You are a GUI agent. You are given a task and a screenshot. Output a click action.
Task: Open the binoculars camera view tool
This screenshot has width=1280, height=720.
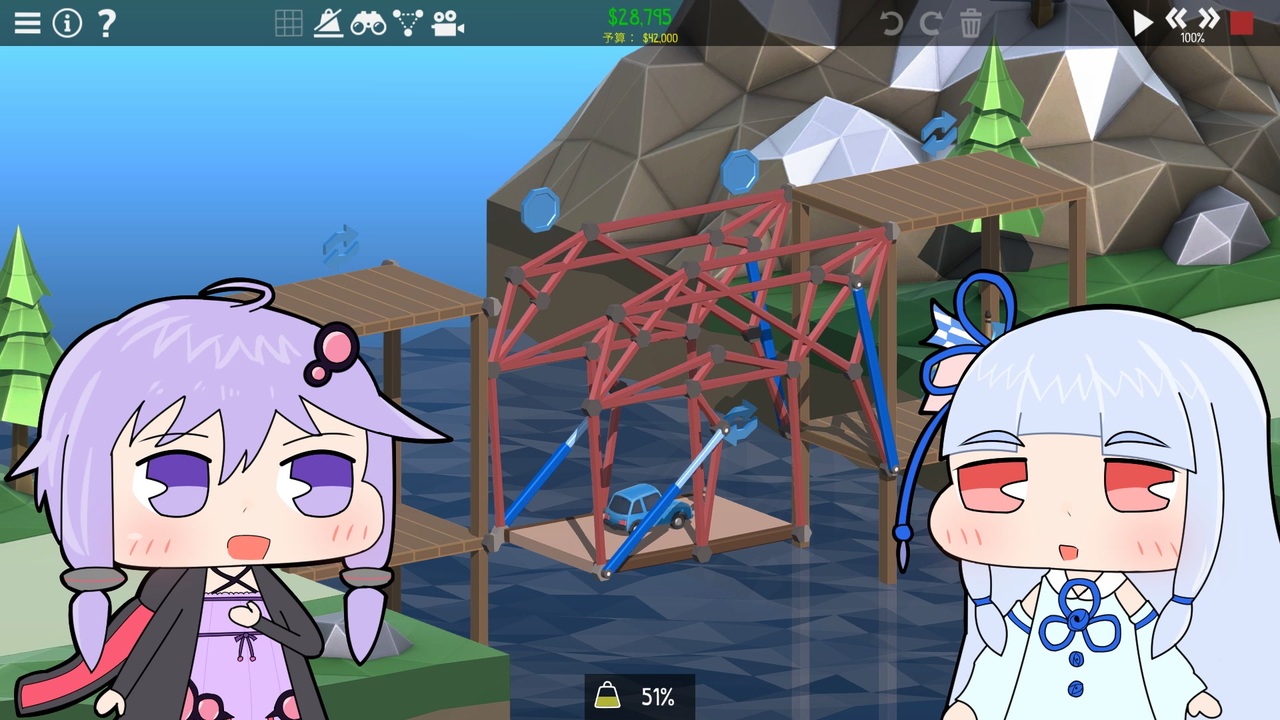370,23
